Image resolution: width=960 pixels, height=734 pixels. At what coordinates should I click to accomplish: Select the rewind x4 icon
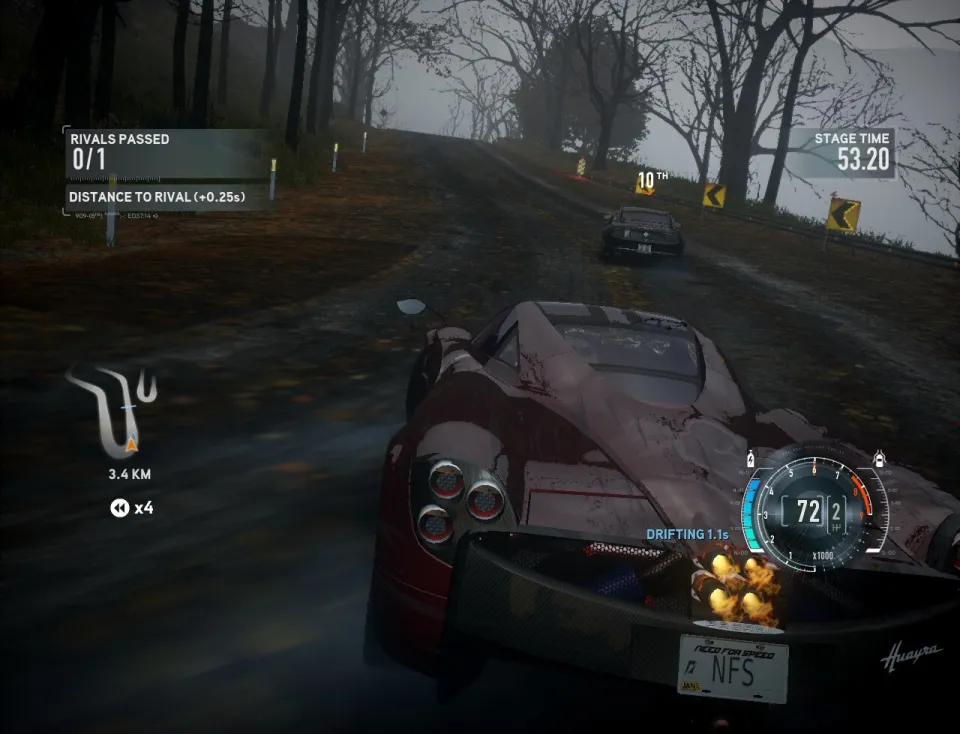pos(119,508)
